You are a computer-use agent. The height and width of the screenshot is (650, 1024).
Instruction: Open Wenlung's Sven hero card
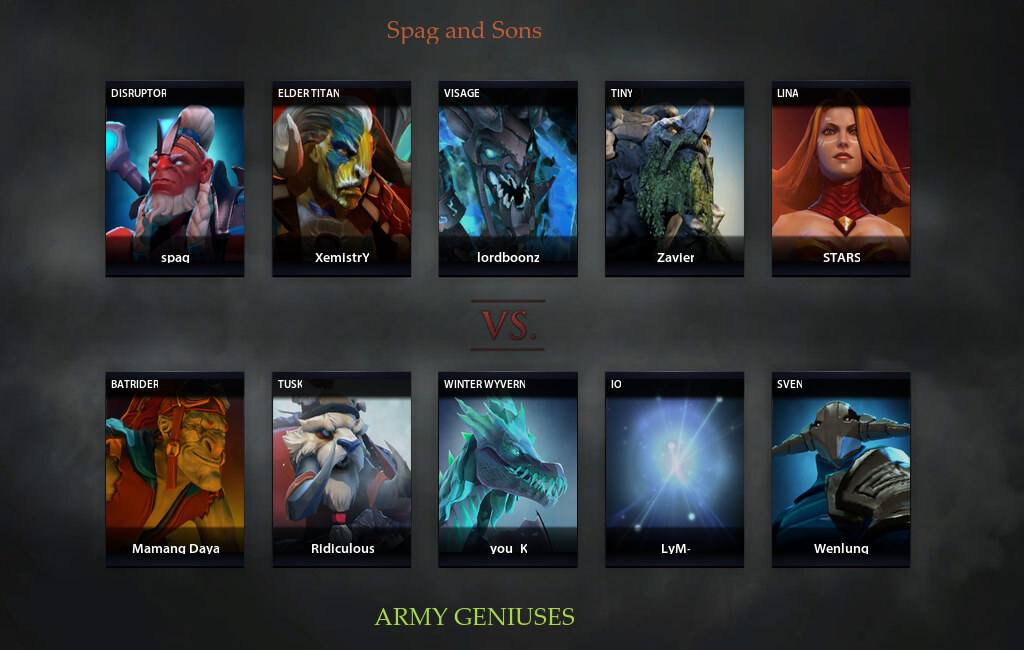840,469
